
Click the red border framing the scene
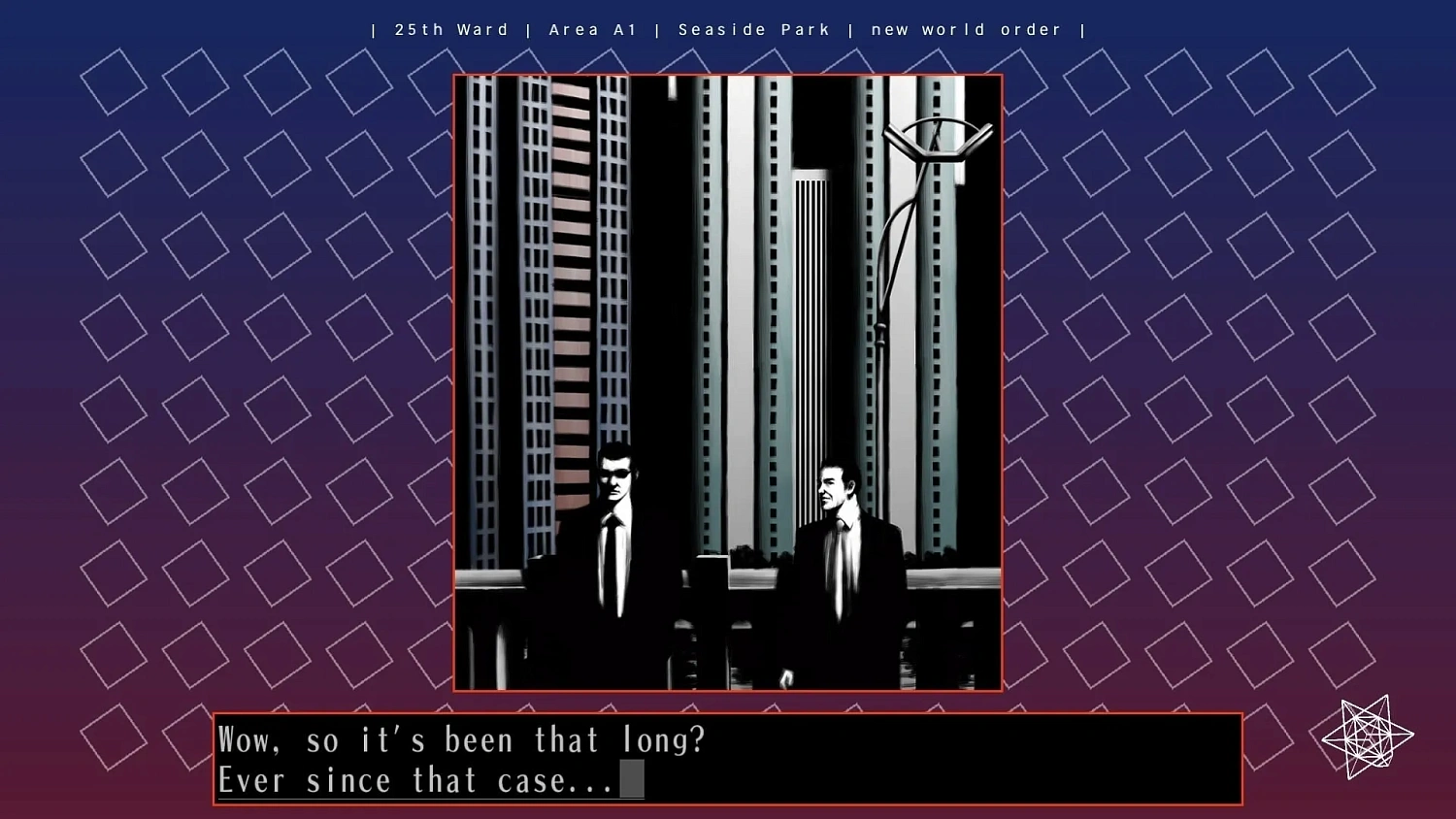coord(728,75)
